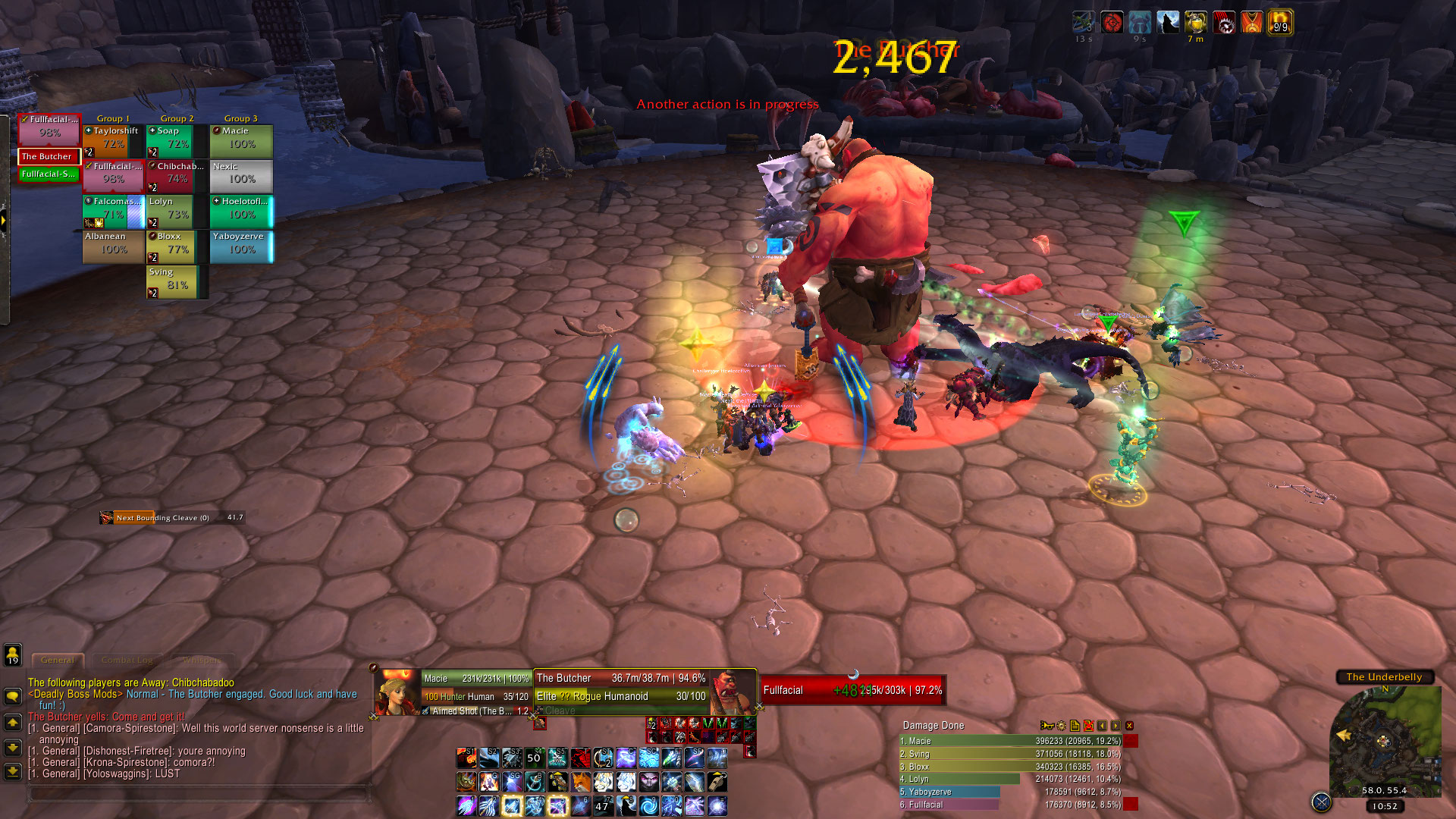This screenshot has width=1456, height=819.
Task: Click The Butcher's target portrait
Action: 732,692
